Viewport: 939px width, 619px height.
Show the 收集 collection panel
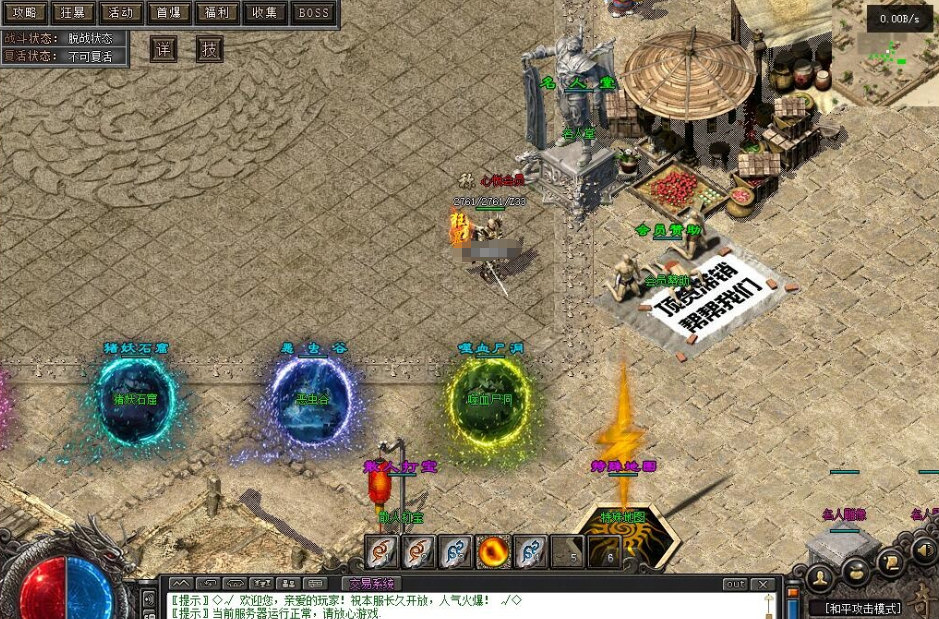tap(265, 13)
